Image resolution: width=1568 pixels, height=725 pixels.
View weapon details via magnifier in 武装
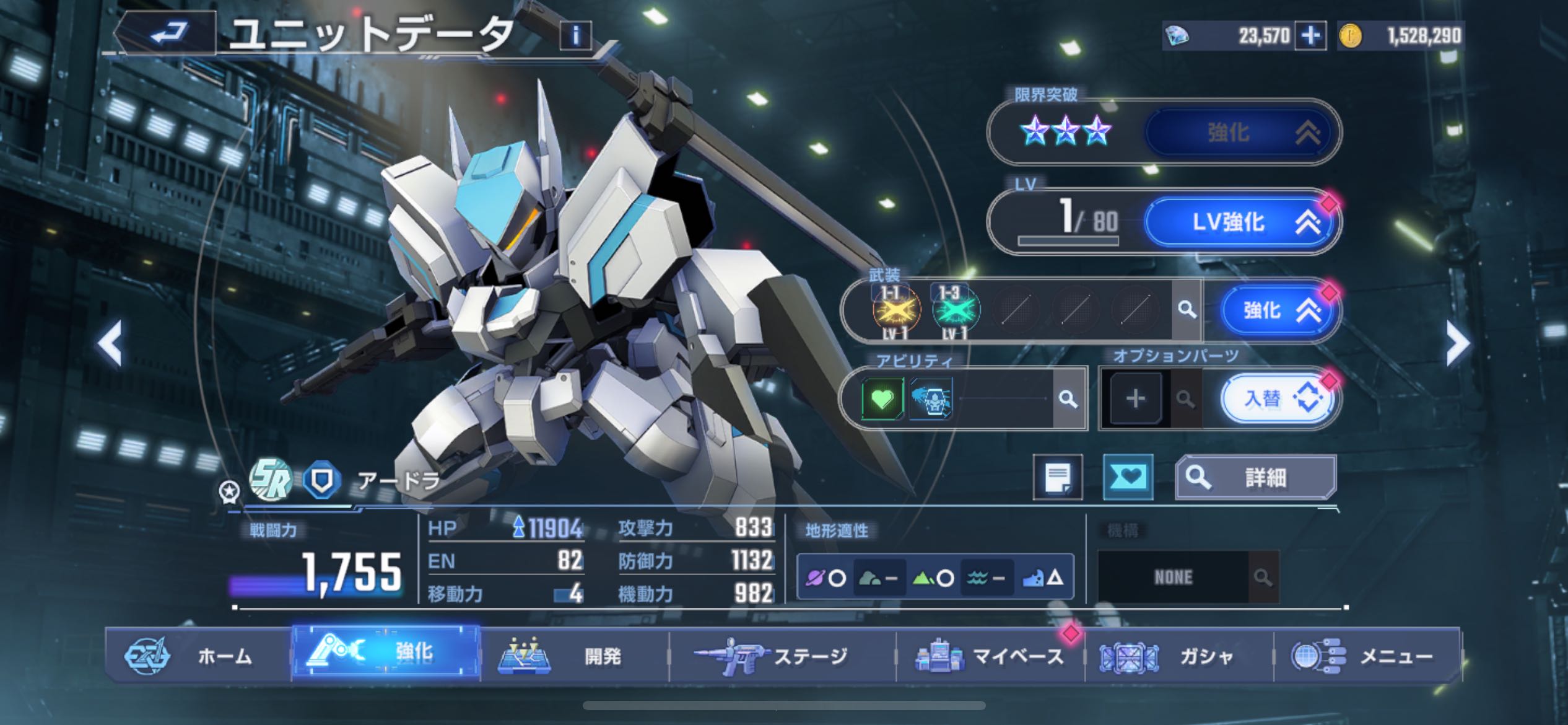pyautogui.click(x=1187, y=310)
